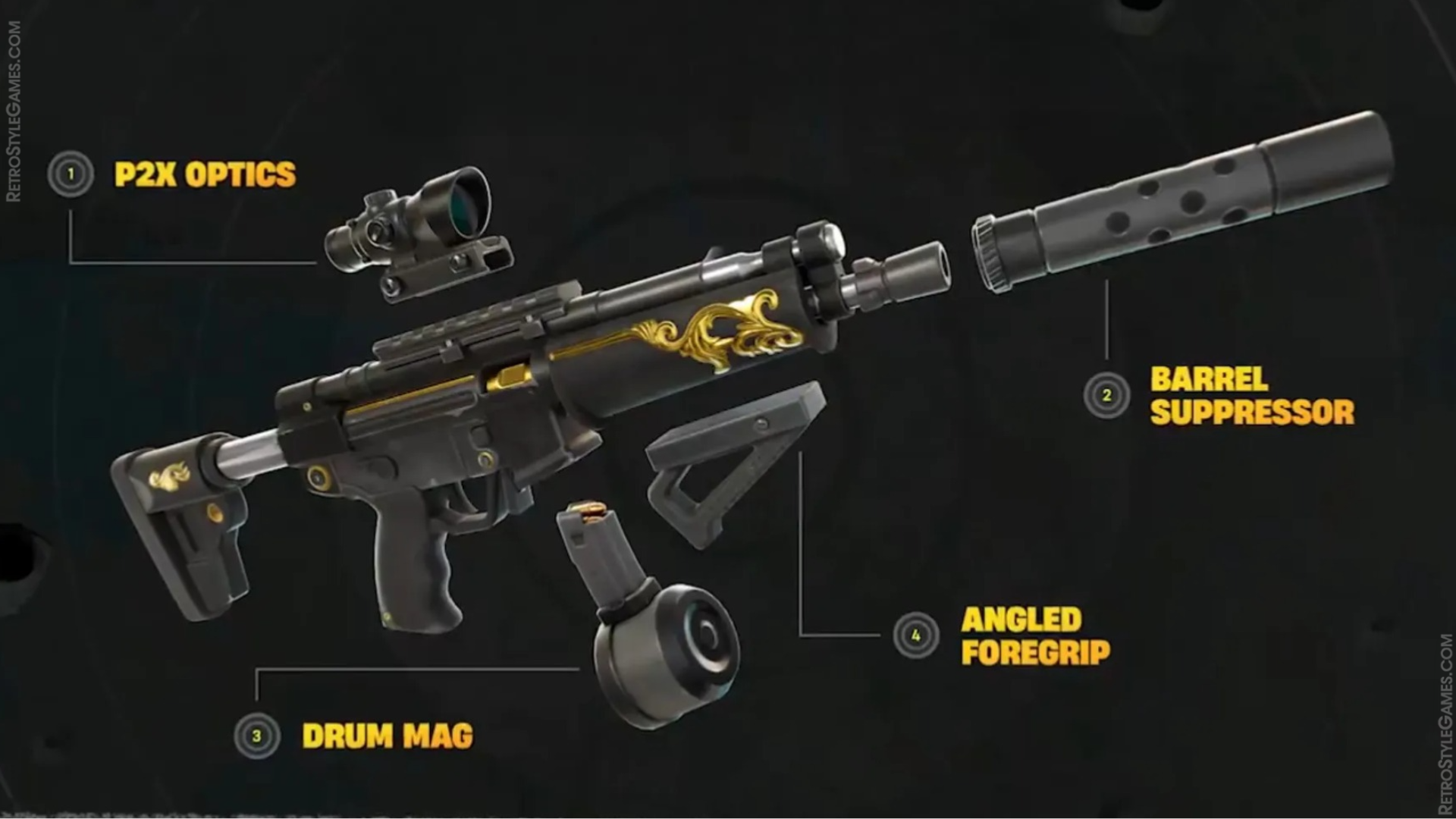Pick the Angled Foregrip label

[x=1035, y=635]
